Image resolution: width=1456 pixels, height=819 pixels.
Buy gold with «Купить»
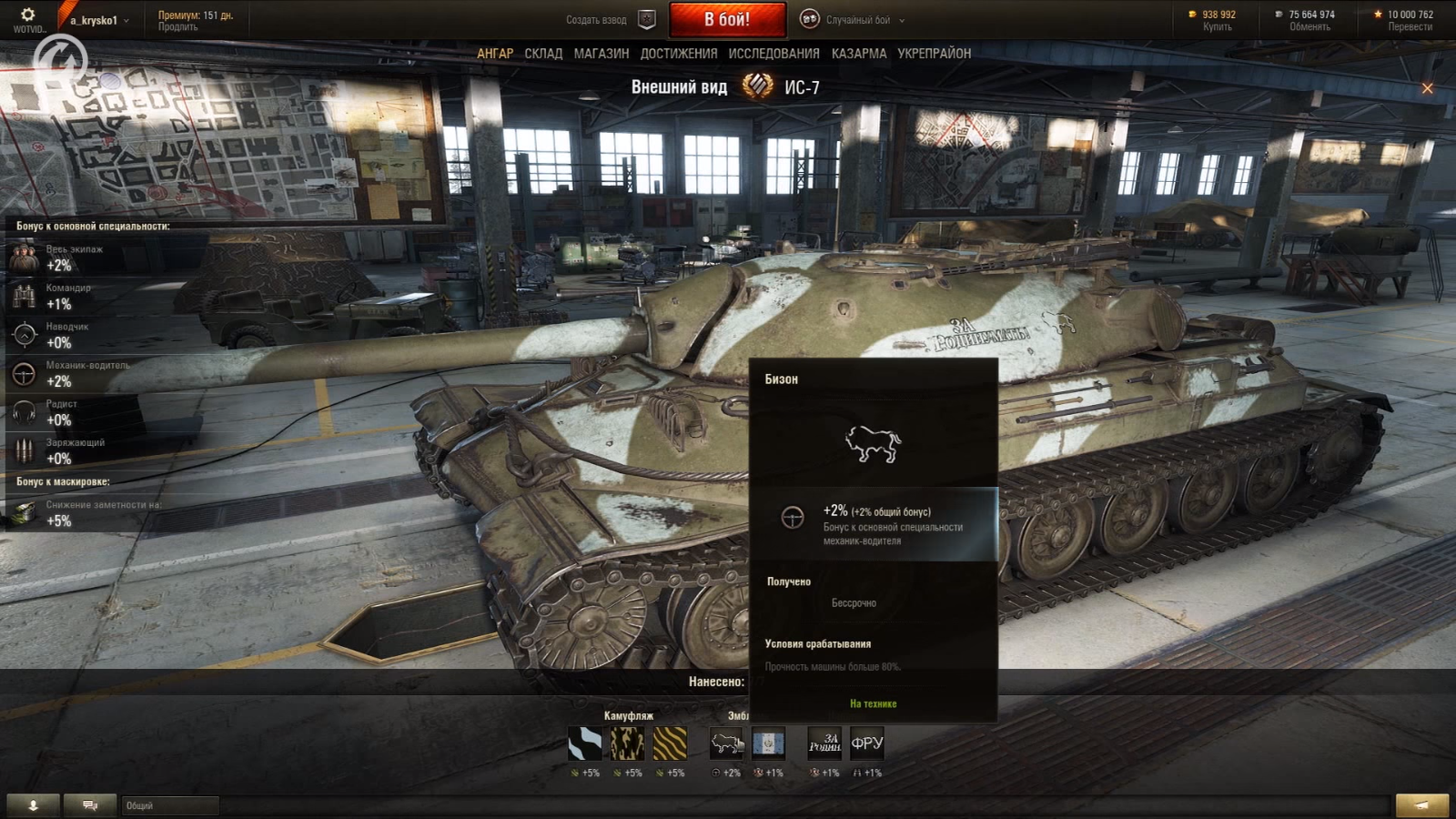1217,27
